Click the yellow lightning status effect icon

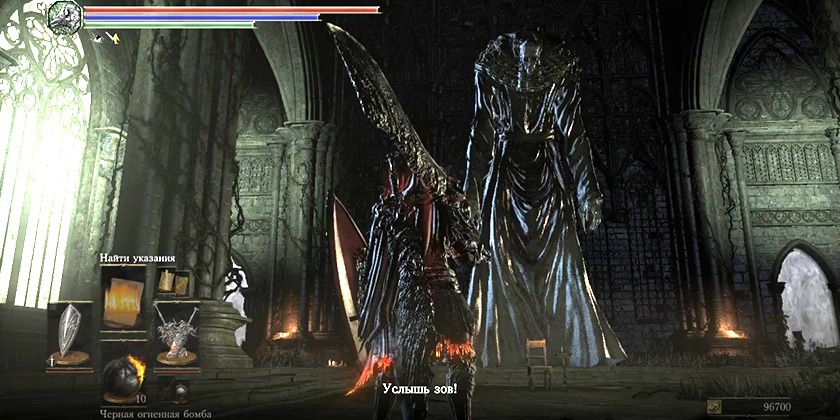113,38
